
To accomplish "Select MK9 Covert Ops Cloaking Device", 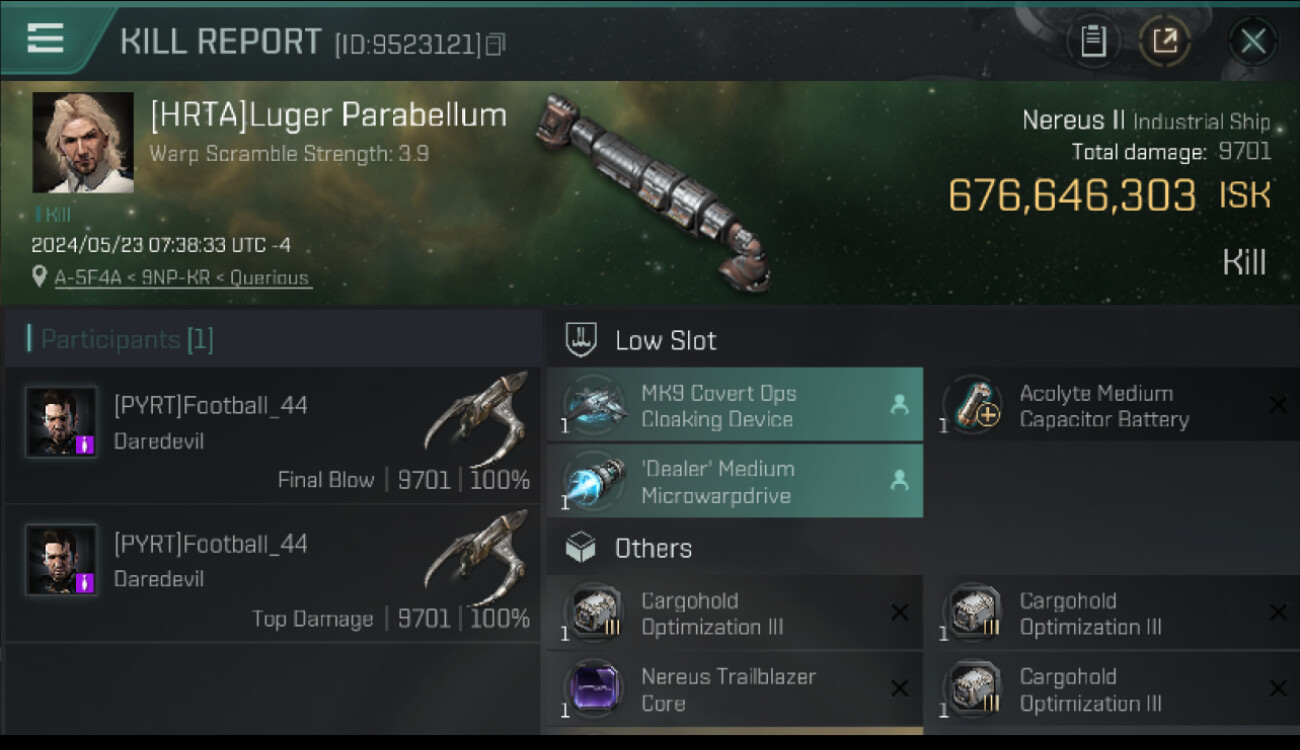I will point(734,406).
